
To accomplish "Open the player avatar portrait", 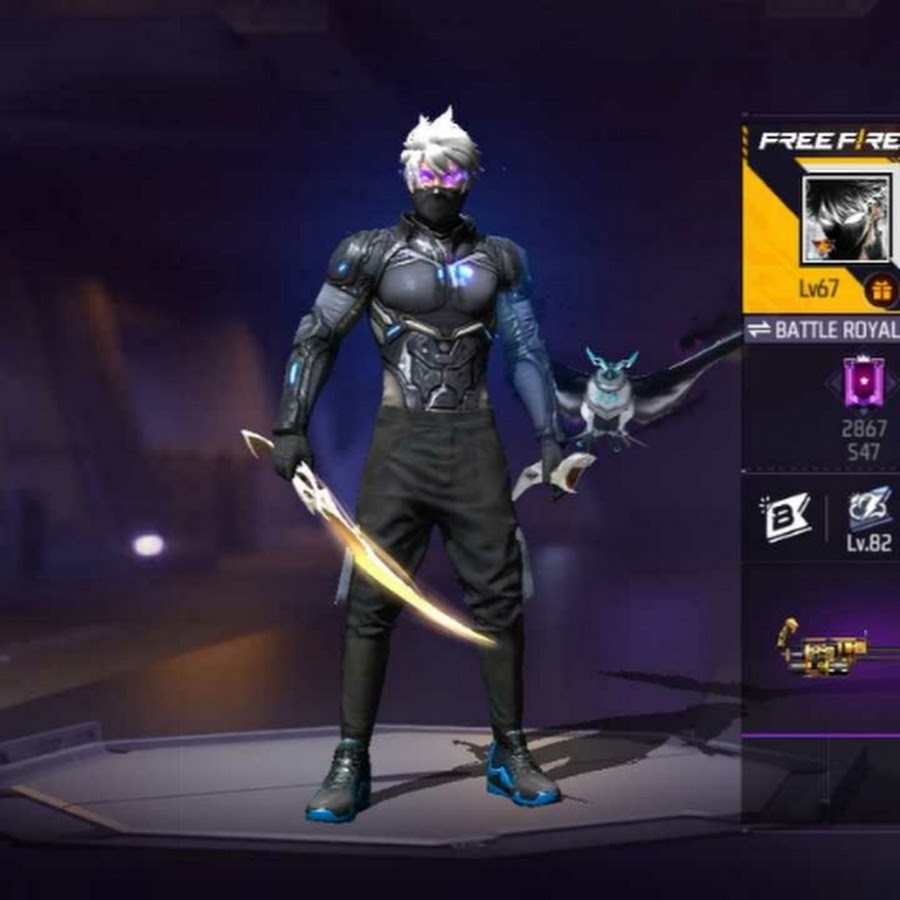I will tap(846, 219).
